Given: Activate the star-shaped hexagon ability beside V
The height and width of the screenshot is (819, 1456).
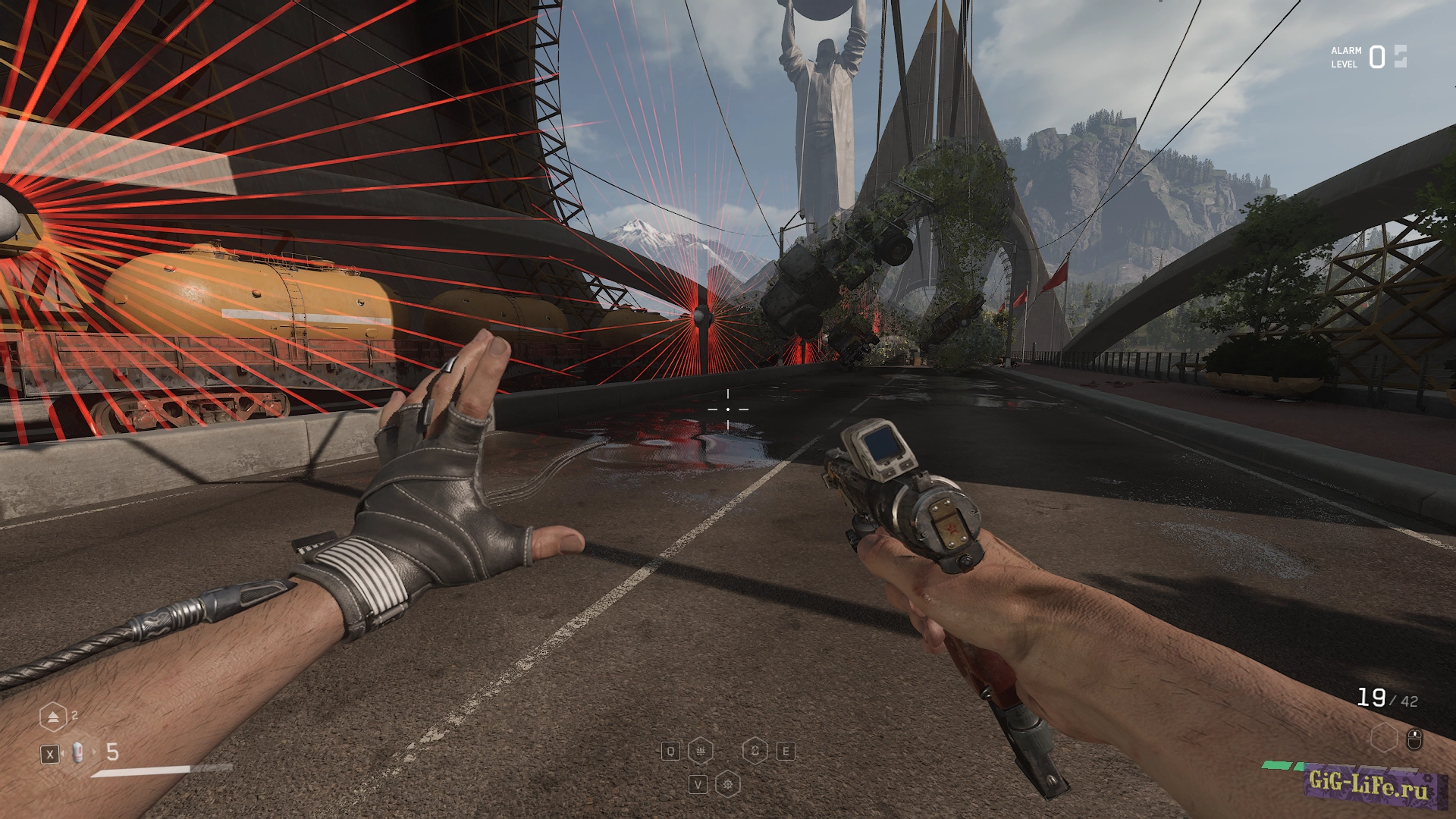Looking at the screenshot, I should click(728, 784).
